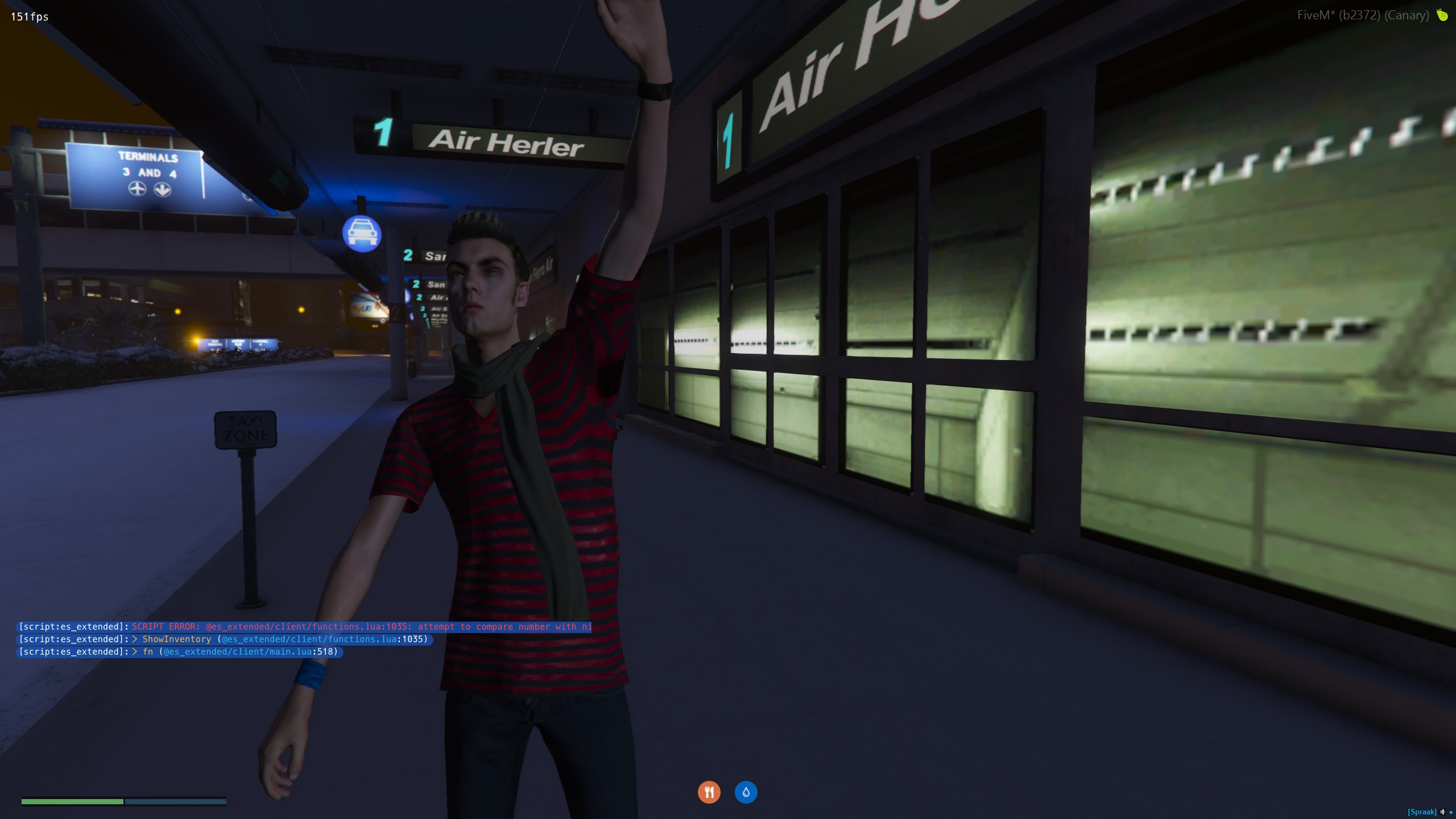The image size is (1456, 819).
Task: Select the red SCRIPT ERROR console line
Action: click(362, 627)
